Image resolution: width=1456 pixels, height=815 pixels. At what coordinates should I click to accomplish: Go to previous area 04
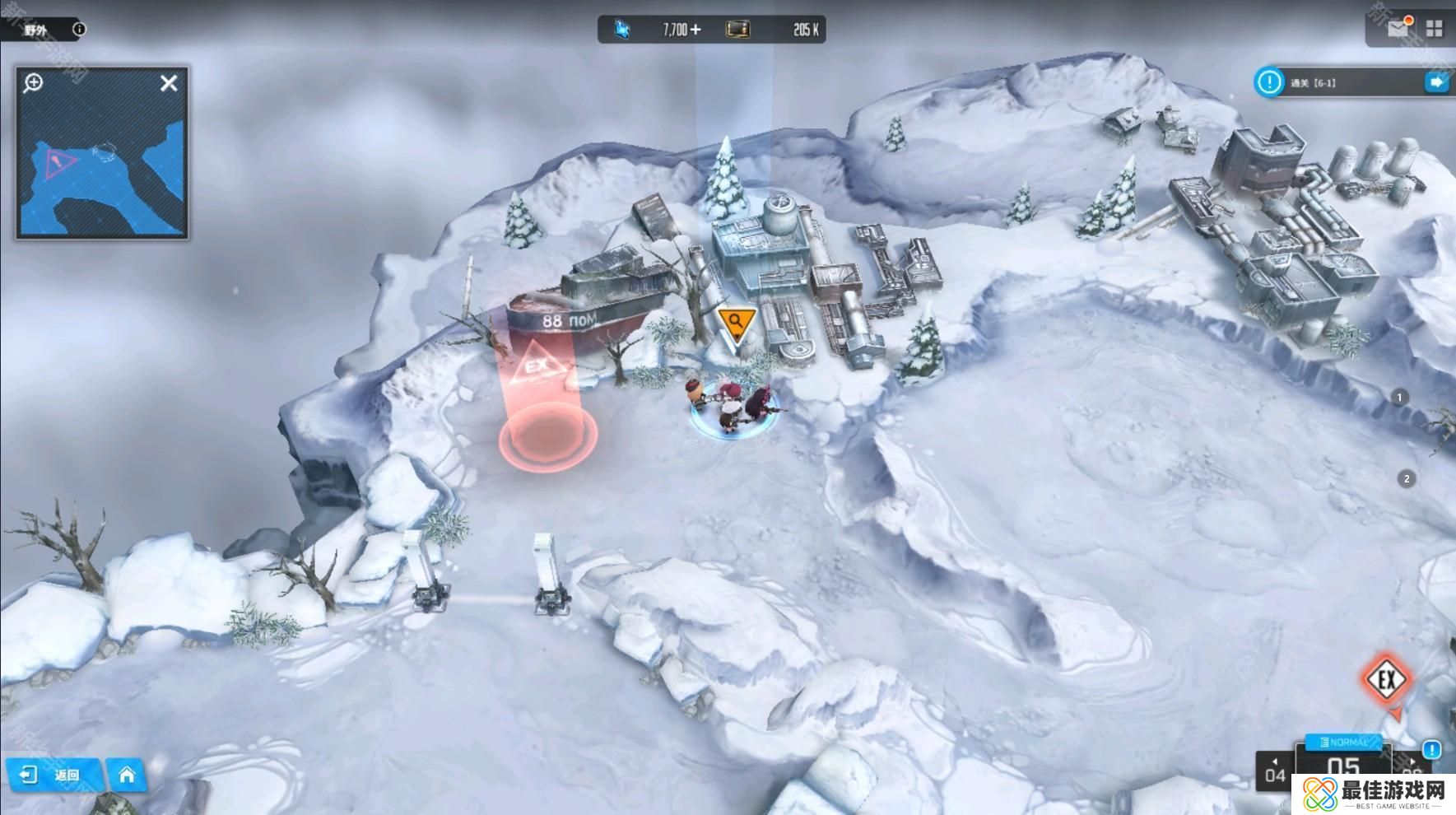pos(1274,771)
